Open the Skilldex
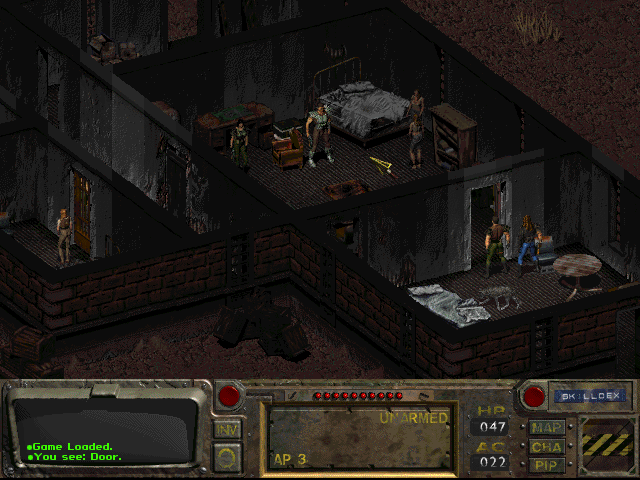Screen dimensions: 640x480 [x=588, y=396]
